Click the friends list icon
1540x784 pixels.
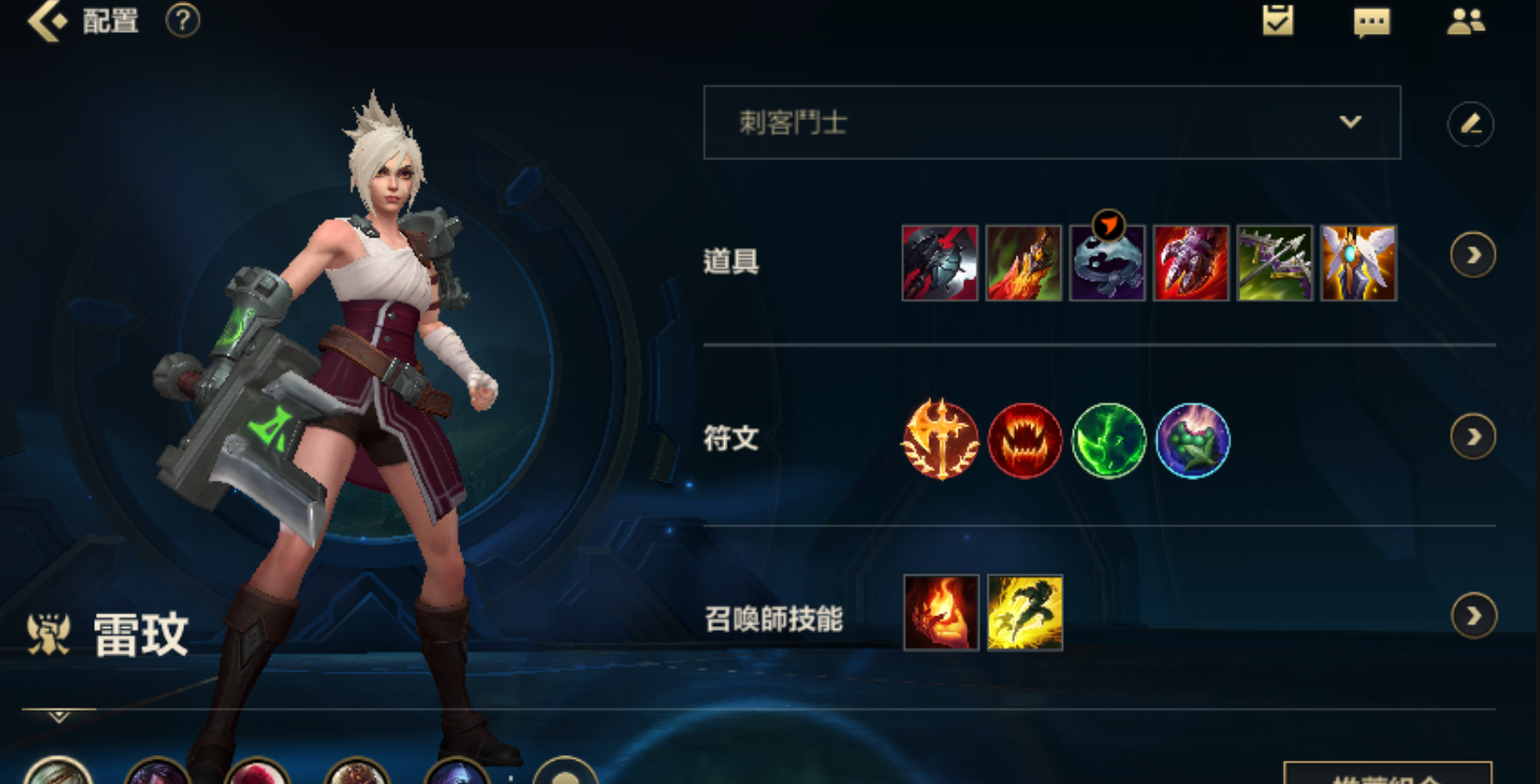tap(1466, 21)
